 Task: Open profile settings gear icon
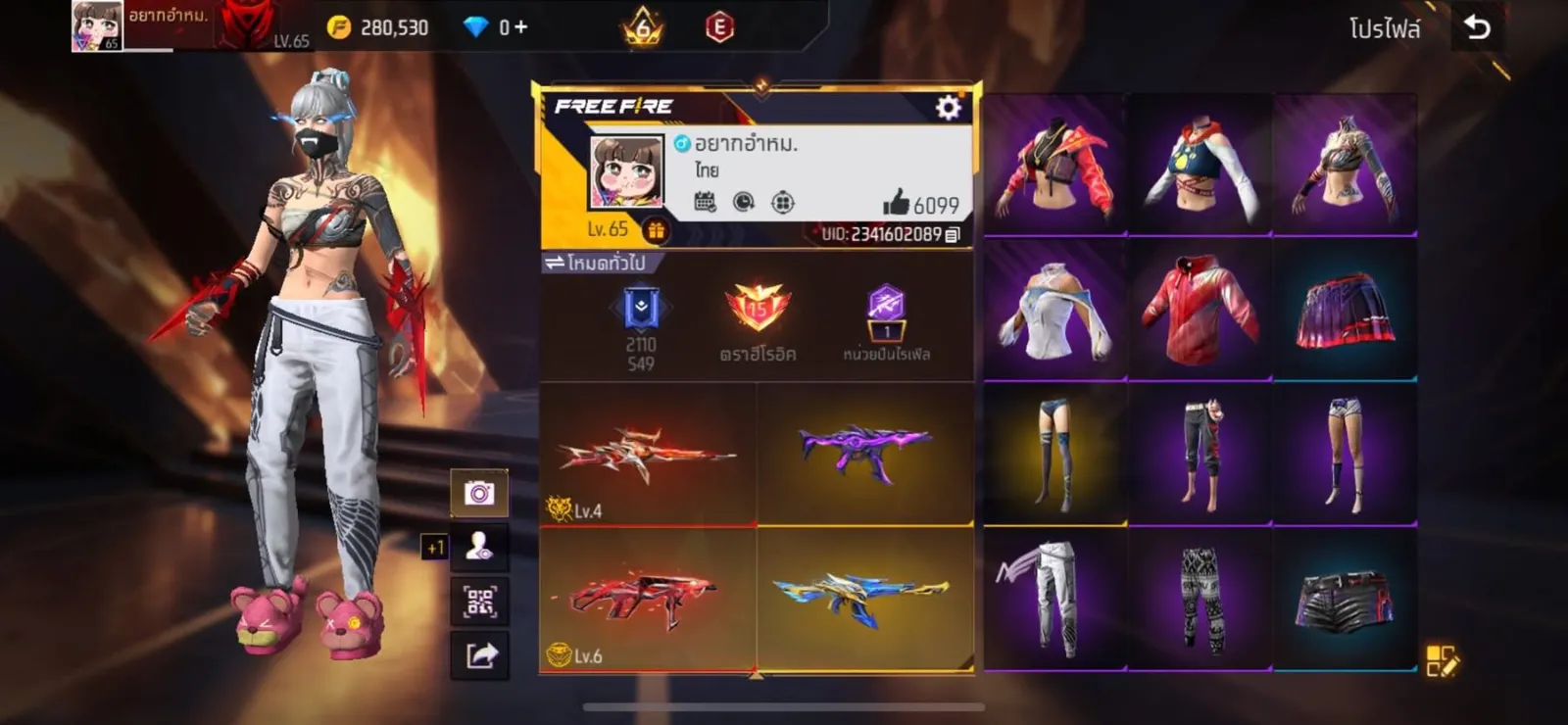pos(948,107)
